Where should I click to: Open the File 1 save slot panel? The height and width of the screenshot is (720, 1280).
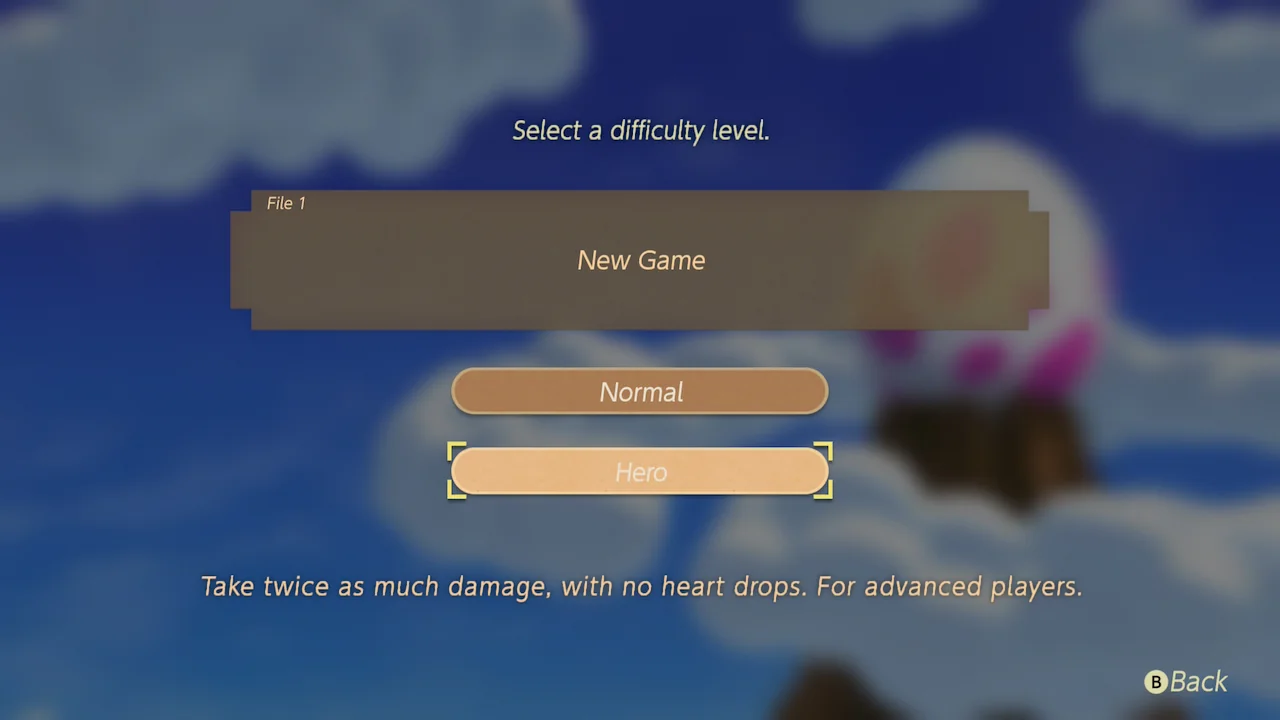click(640, 260)
